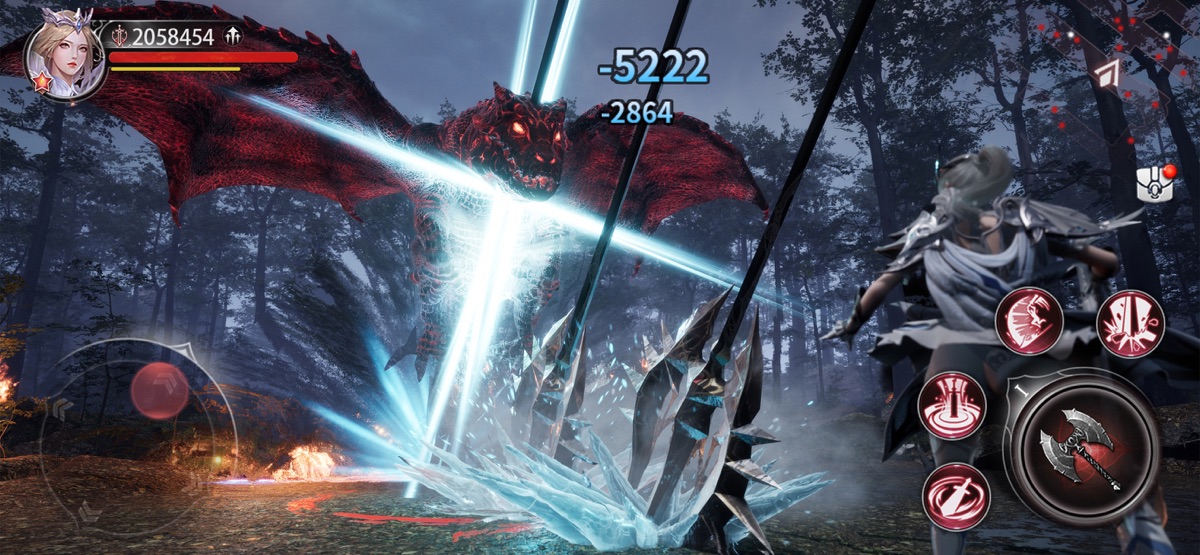Cast the sword plunge shockwave skill
The height and width of the screenshot is (555, 1200).
click(952, 406)
